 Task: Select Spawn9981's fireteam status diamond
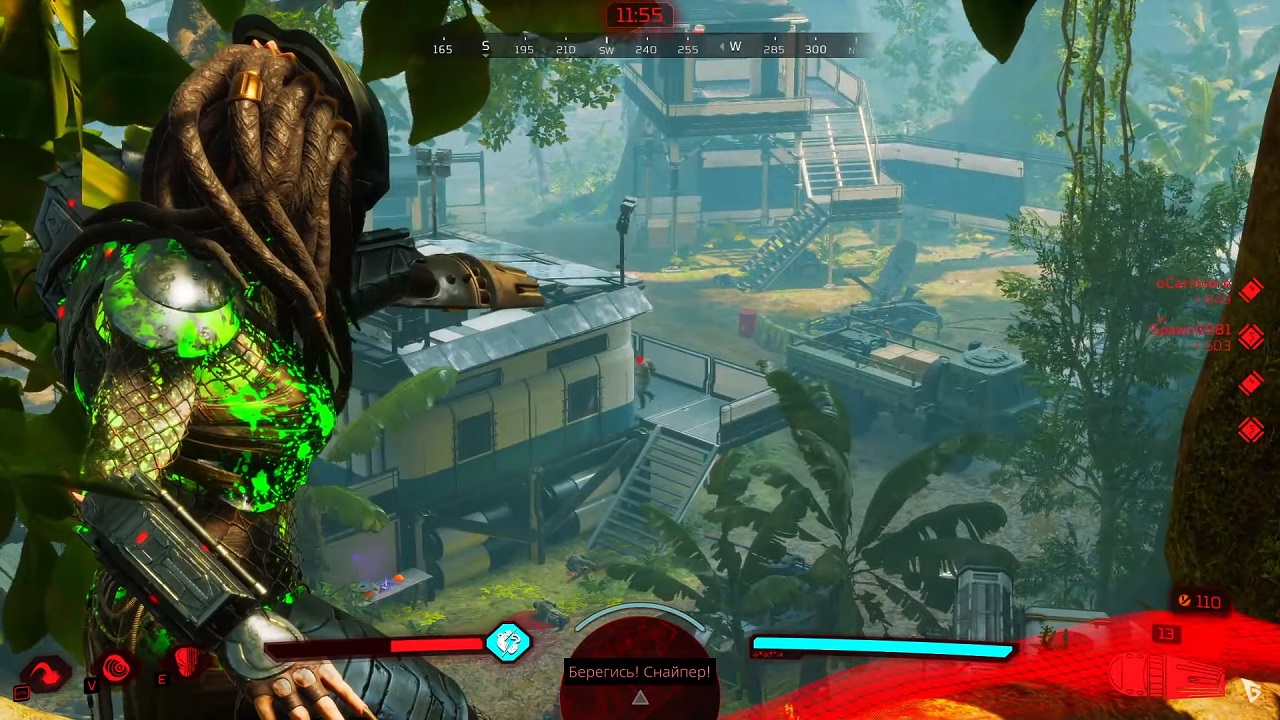coord(1251,336)
